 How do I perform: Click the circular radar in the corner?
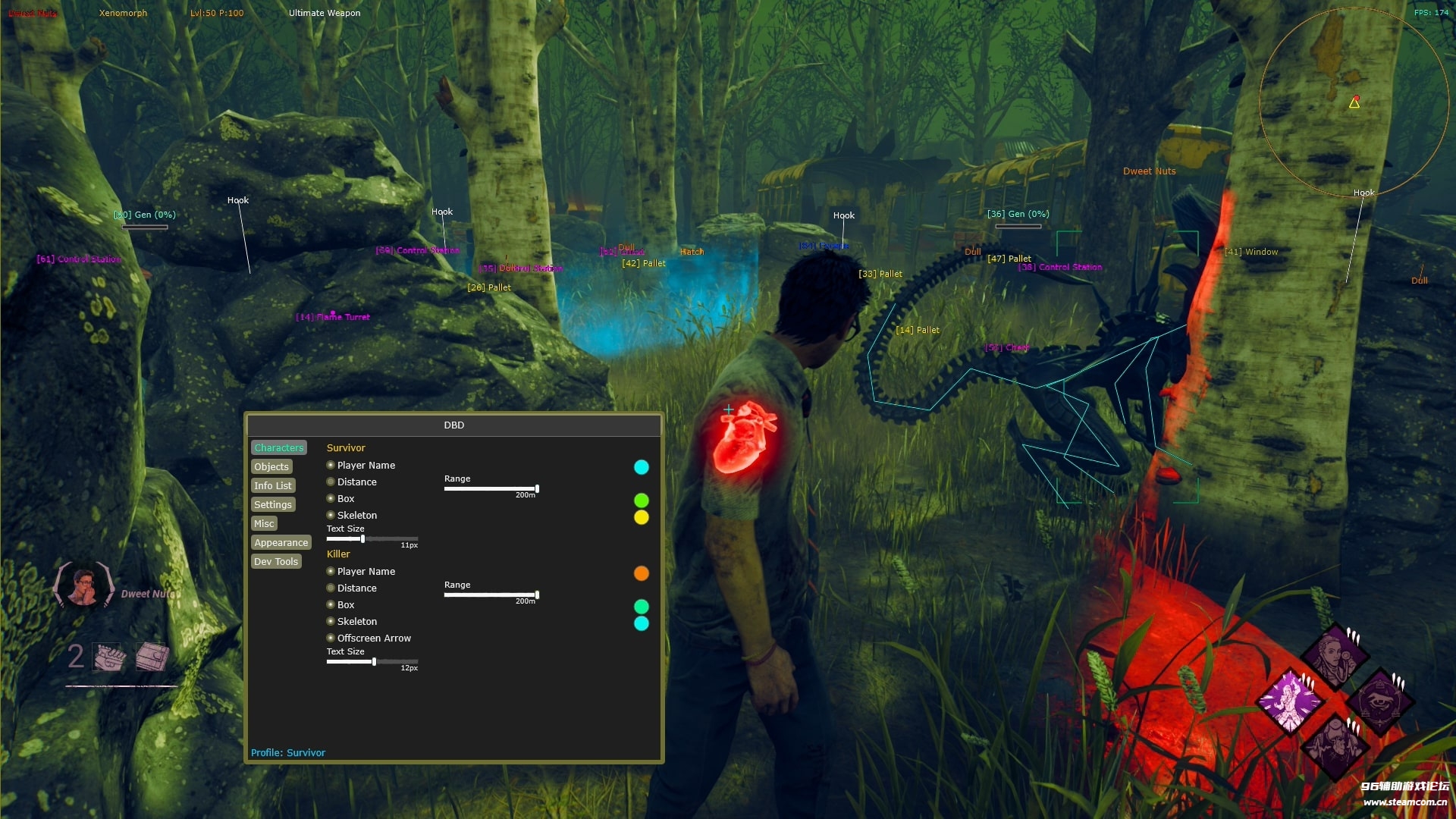tap(1354, 102)
